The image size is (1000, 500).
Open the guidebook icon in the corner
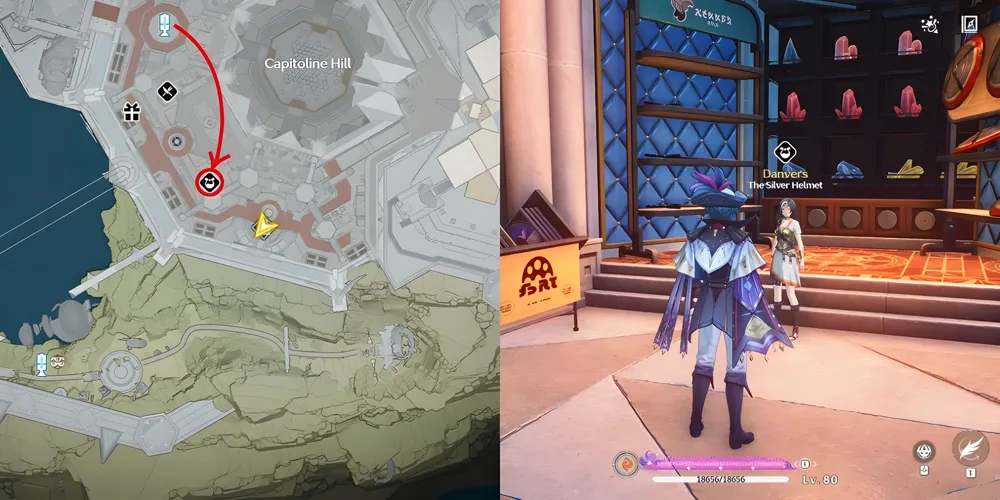pyautogui.click(x=969, y=24)
